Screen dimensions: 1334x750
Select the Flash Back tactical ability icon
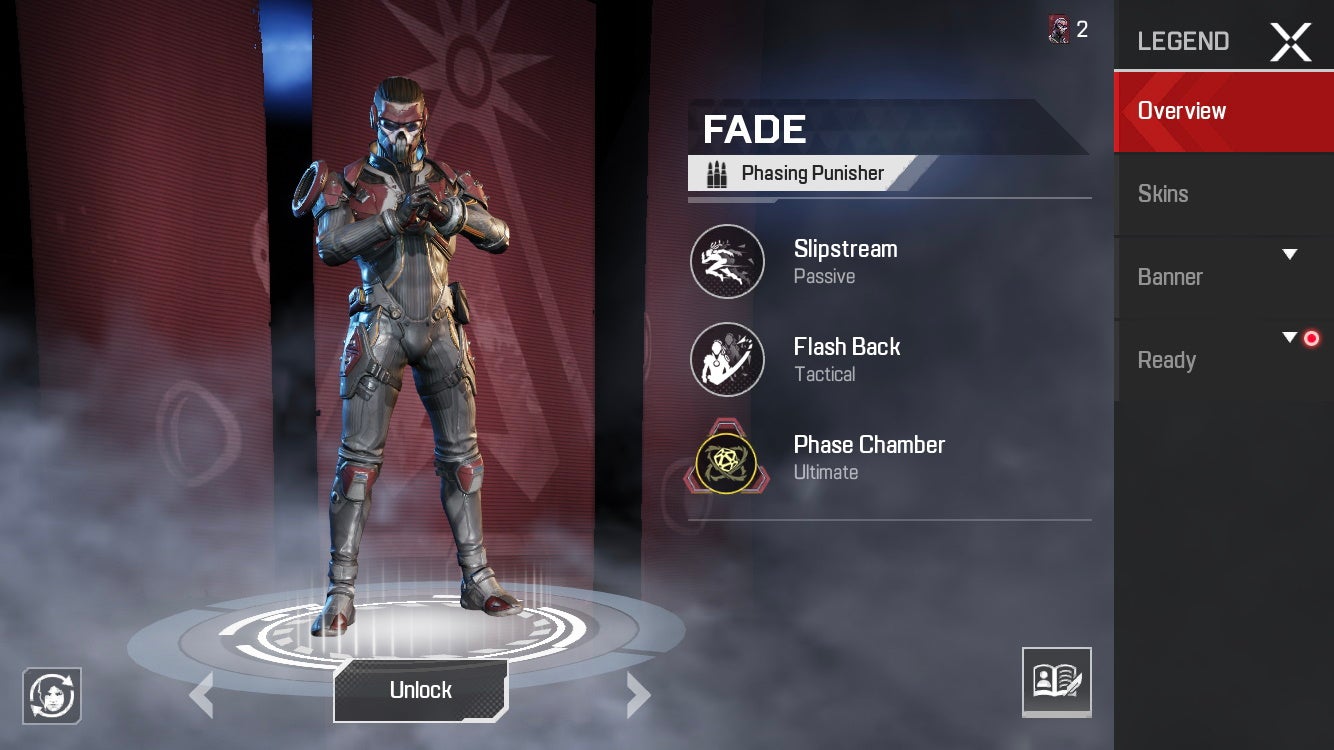(727, 359)
